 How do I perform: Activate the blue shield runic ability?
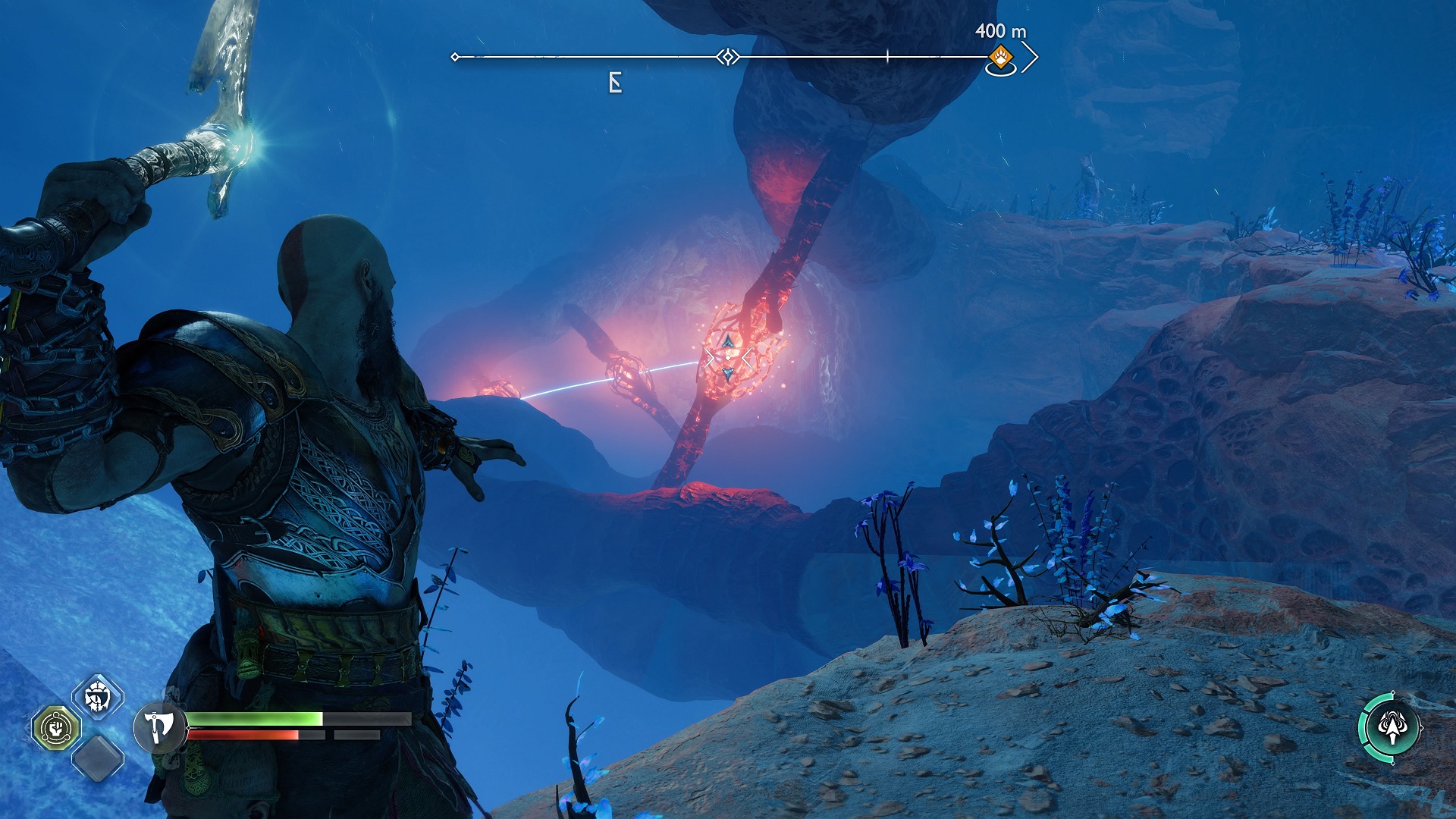(x=98, y=696)
